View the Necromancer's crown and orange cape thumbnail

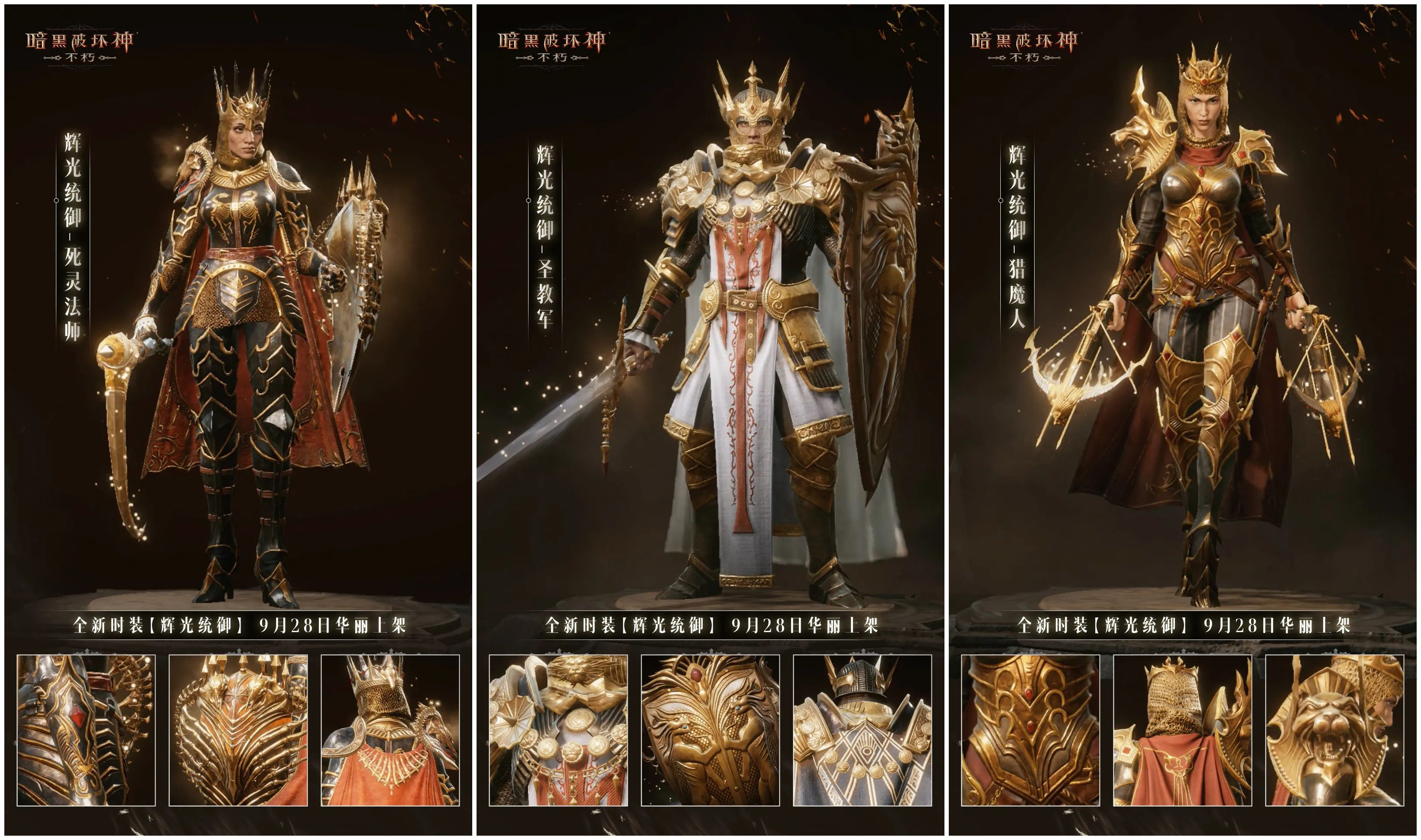[390, 730]
